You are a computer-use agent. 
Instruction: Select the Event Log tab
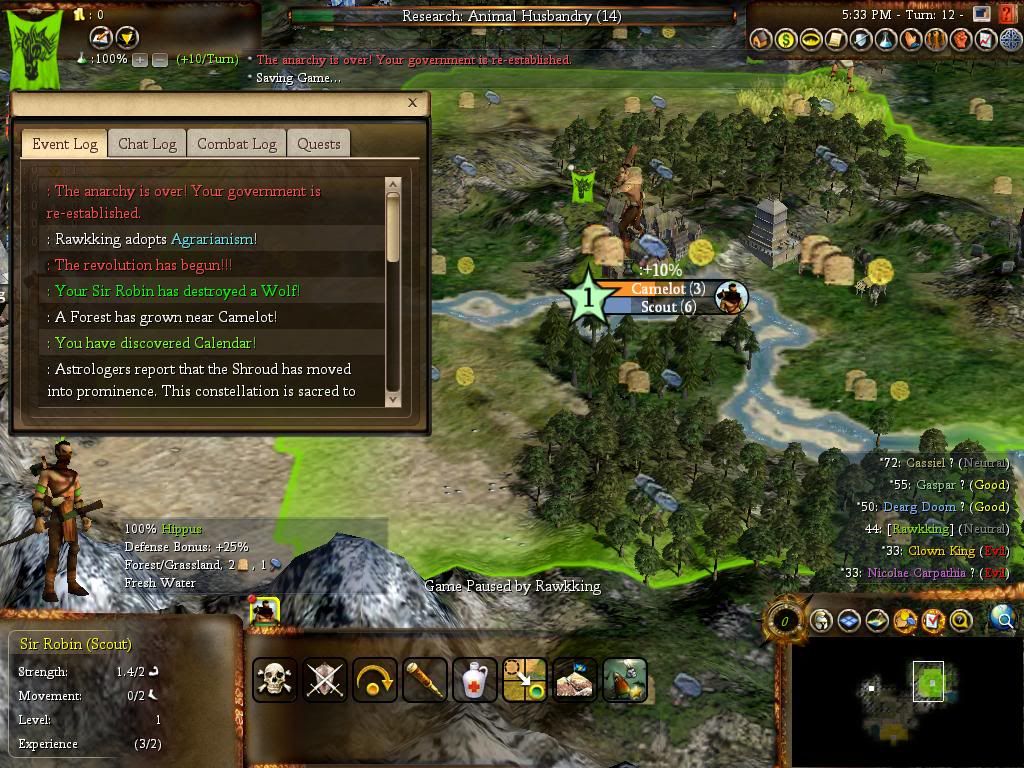[x=65, y=144]
